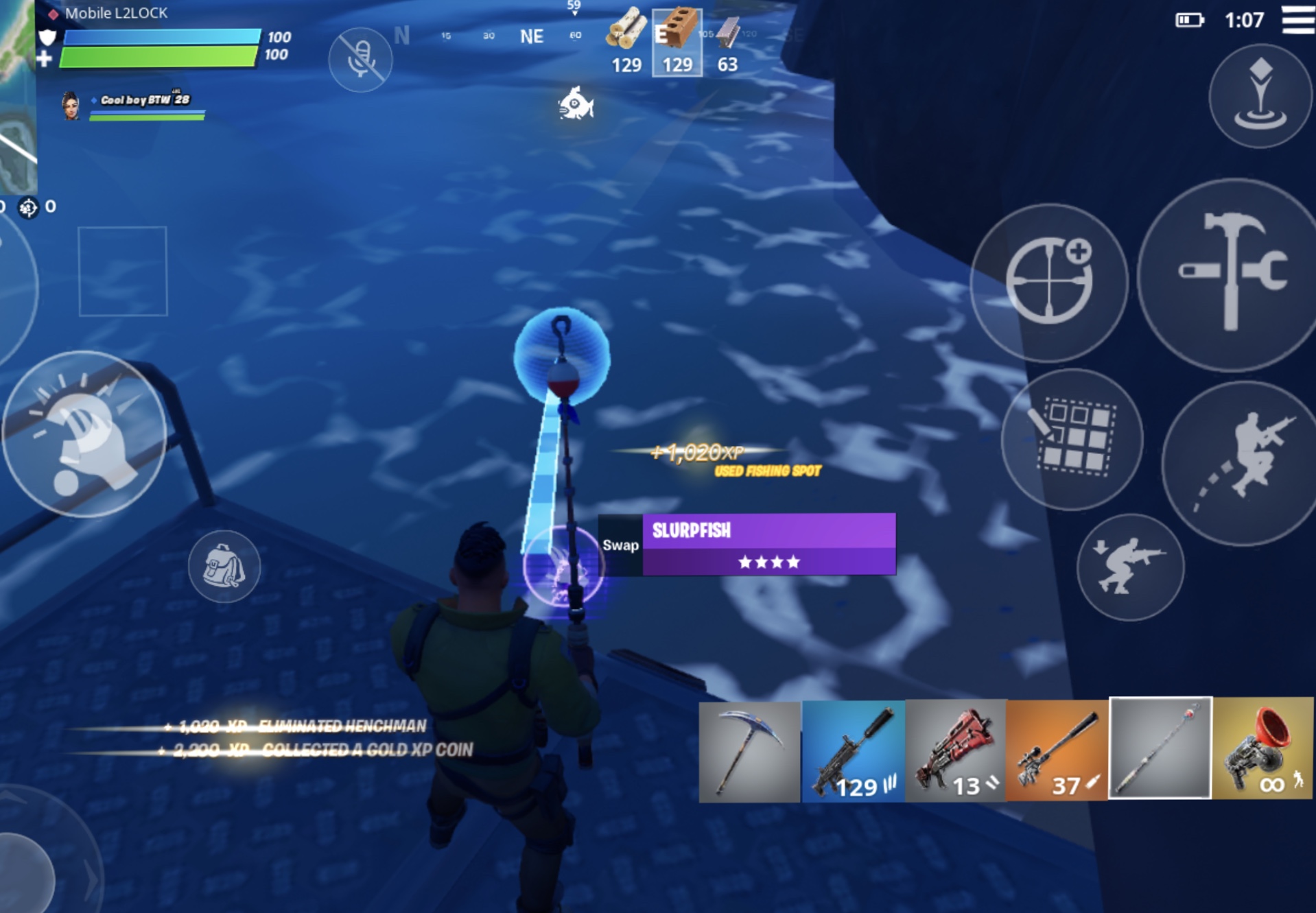Place a map marker with ping button
This screenshot has height=913, width=1316.
click(x=1260, y=95)
